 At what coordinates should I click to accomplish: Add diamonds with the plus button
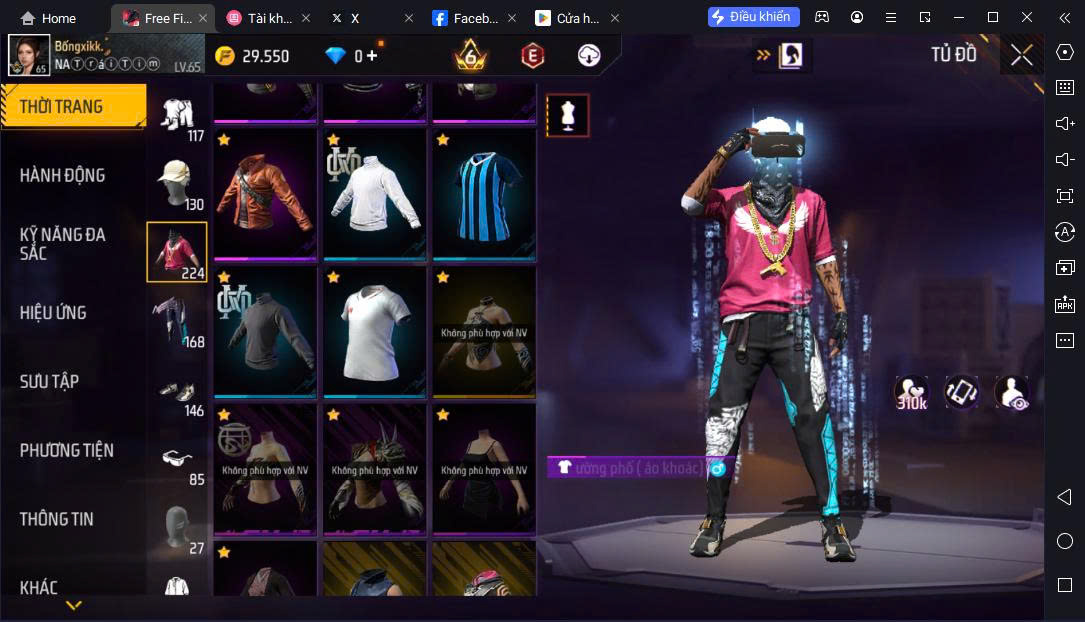pos(372,56)
